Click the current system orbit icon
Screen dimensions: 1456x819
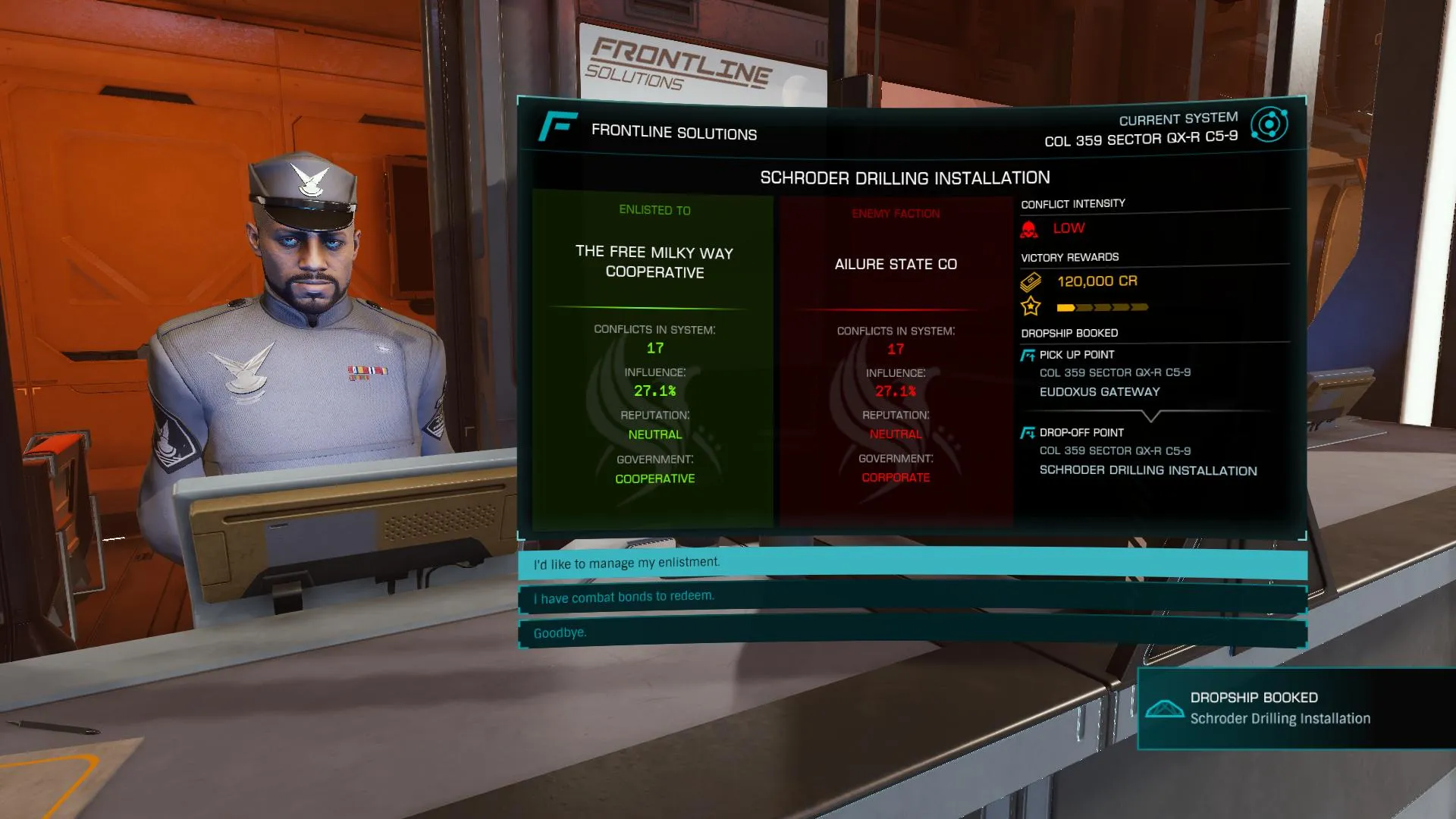click(x=1269, y=124)
